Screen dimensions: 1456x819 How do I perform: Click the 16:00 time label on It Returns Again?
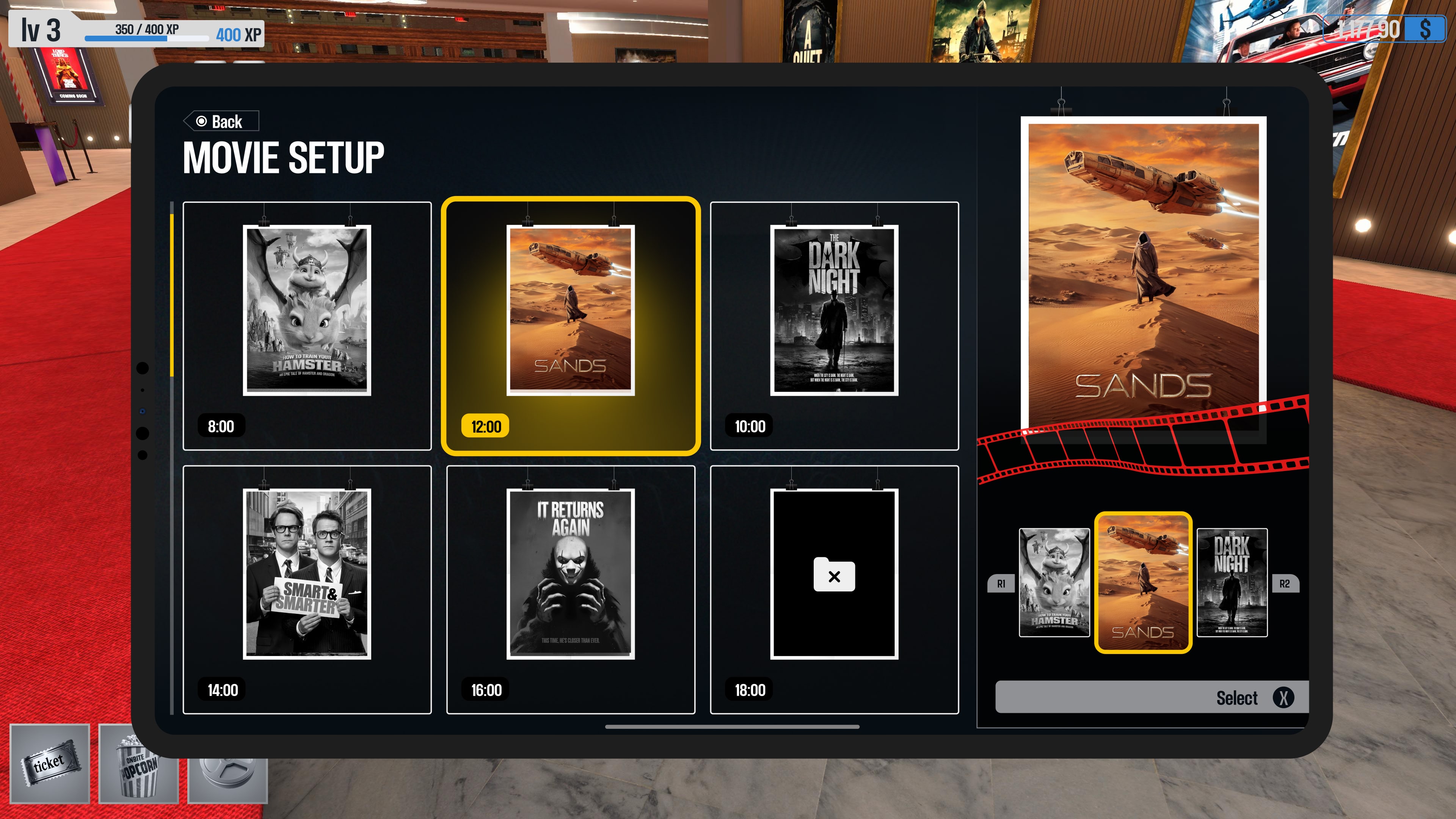click(x=487, y=690)
